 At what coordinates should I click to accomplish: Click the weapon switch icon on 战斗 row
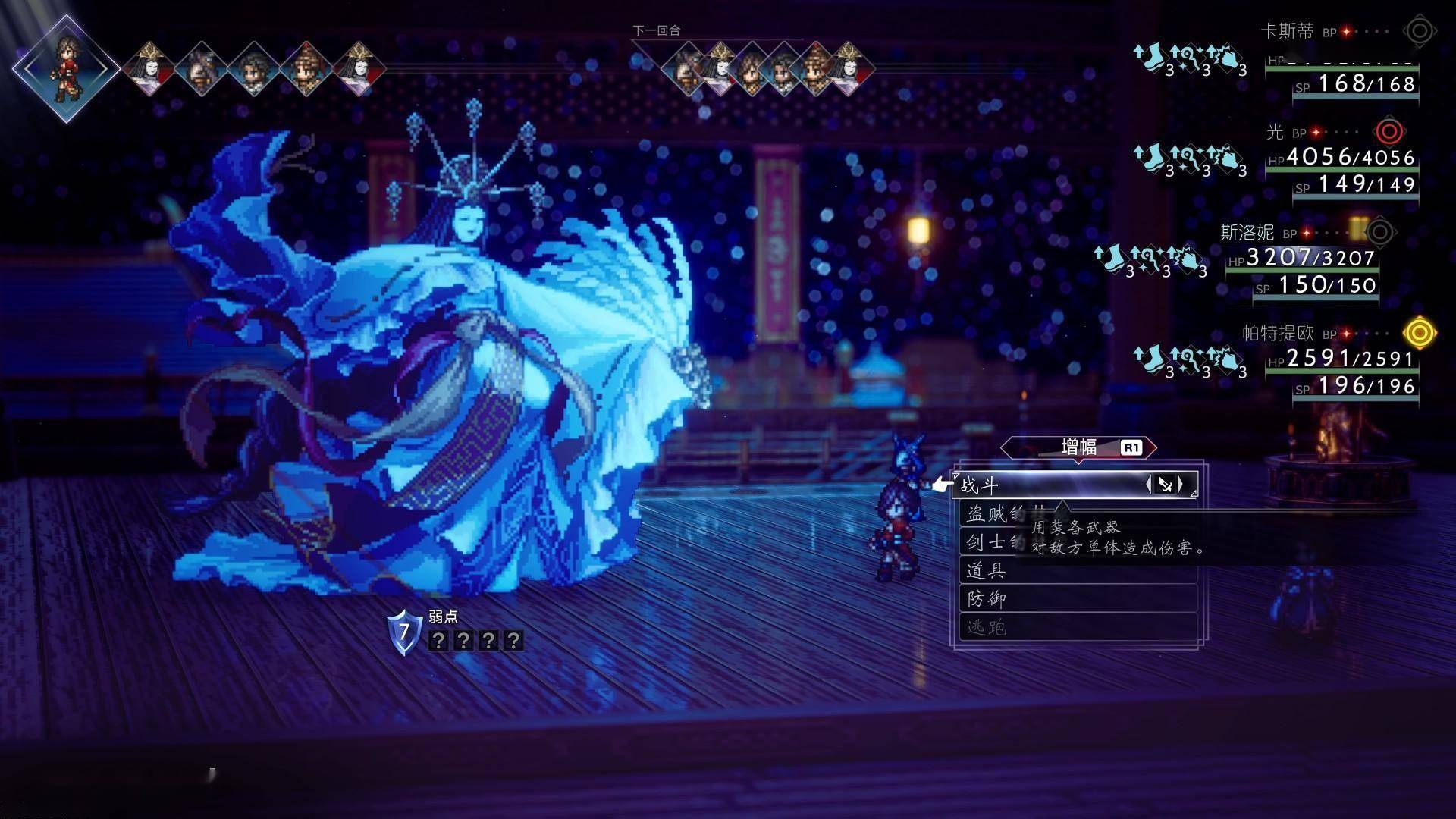click(x=1165, y=485)
